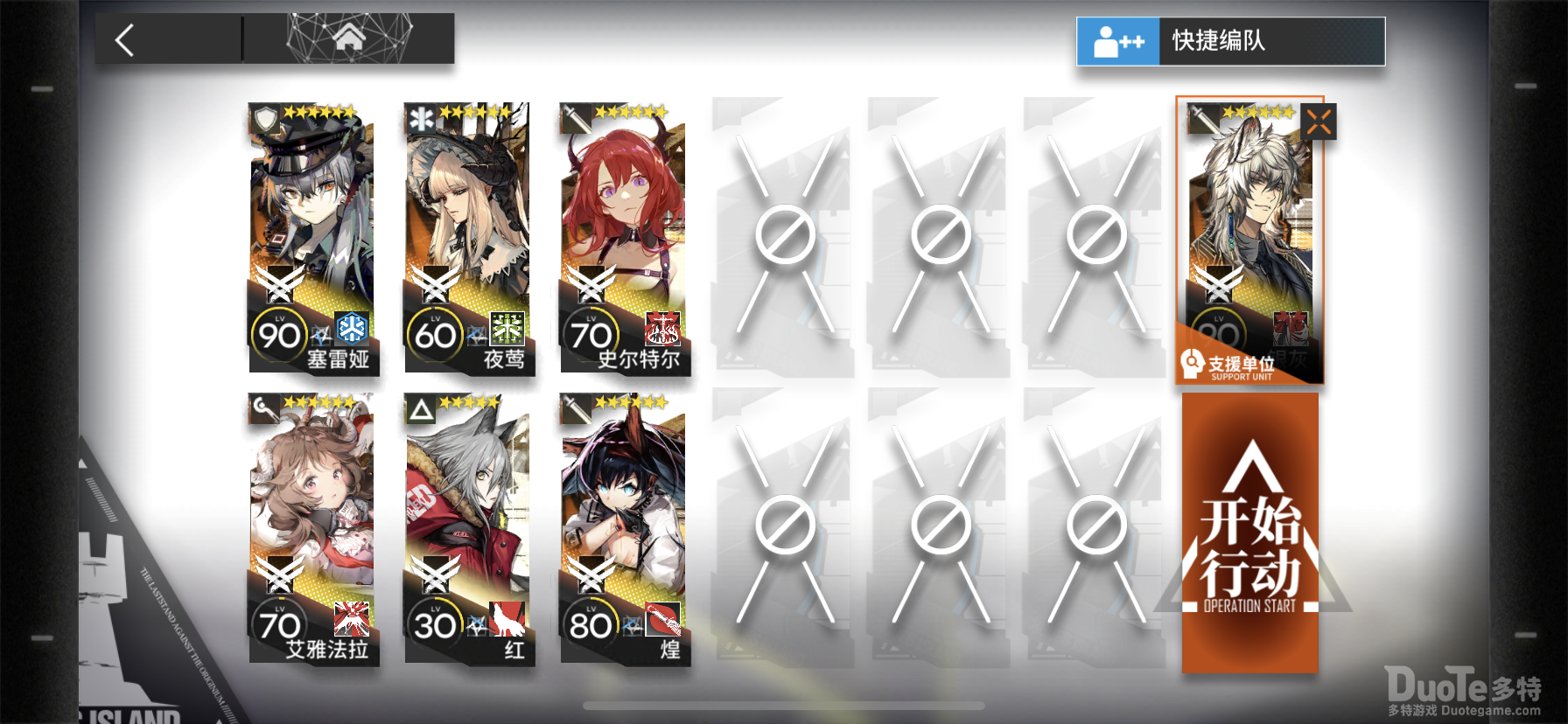1568x724 pixels.
Task: Choose the 夜莺 operator card
Action: (468, 239)
